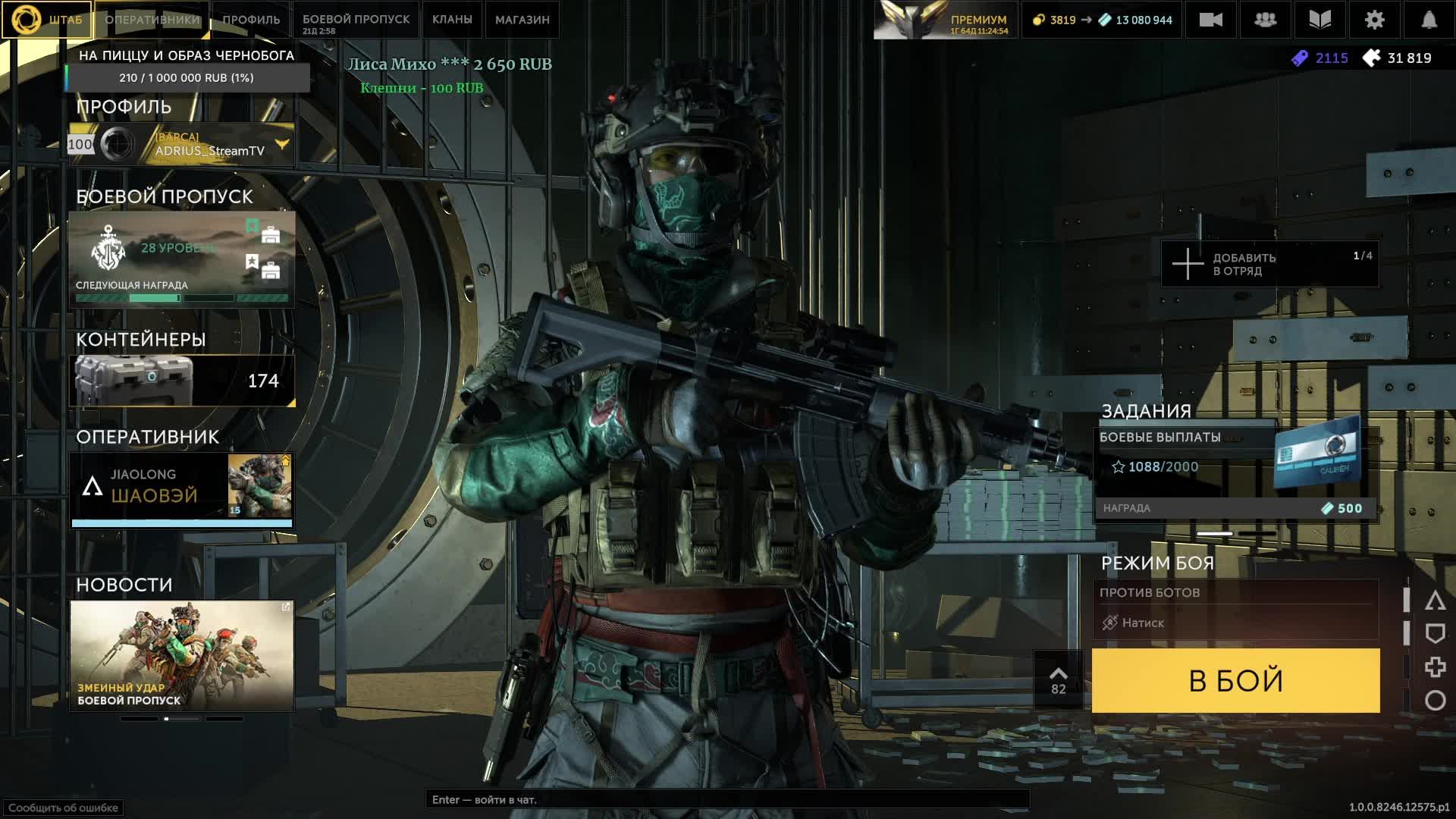Viewport: 1456px width, 819px height.
Task: Open the video camera replay icon
Action: point(1210,20)
